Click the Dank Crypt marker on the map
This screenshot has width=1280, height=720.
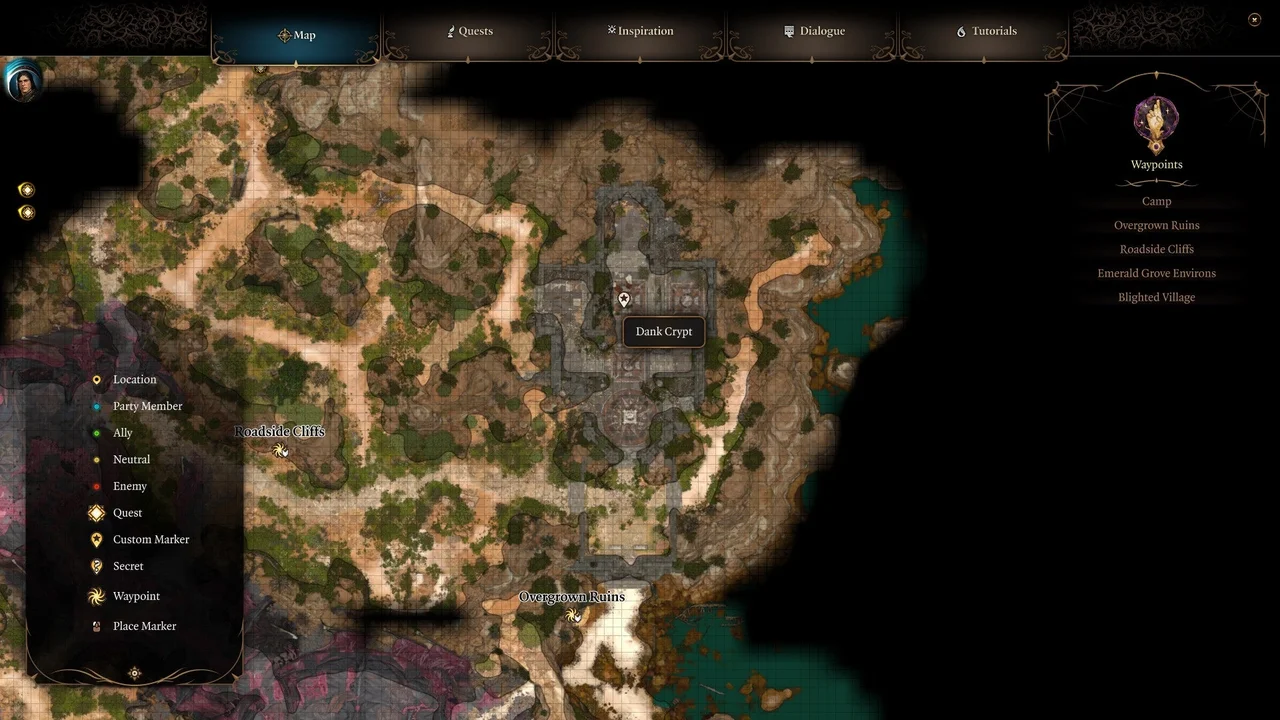click(x=623, y=299)
